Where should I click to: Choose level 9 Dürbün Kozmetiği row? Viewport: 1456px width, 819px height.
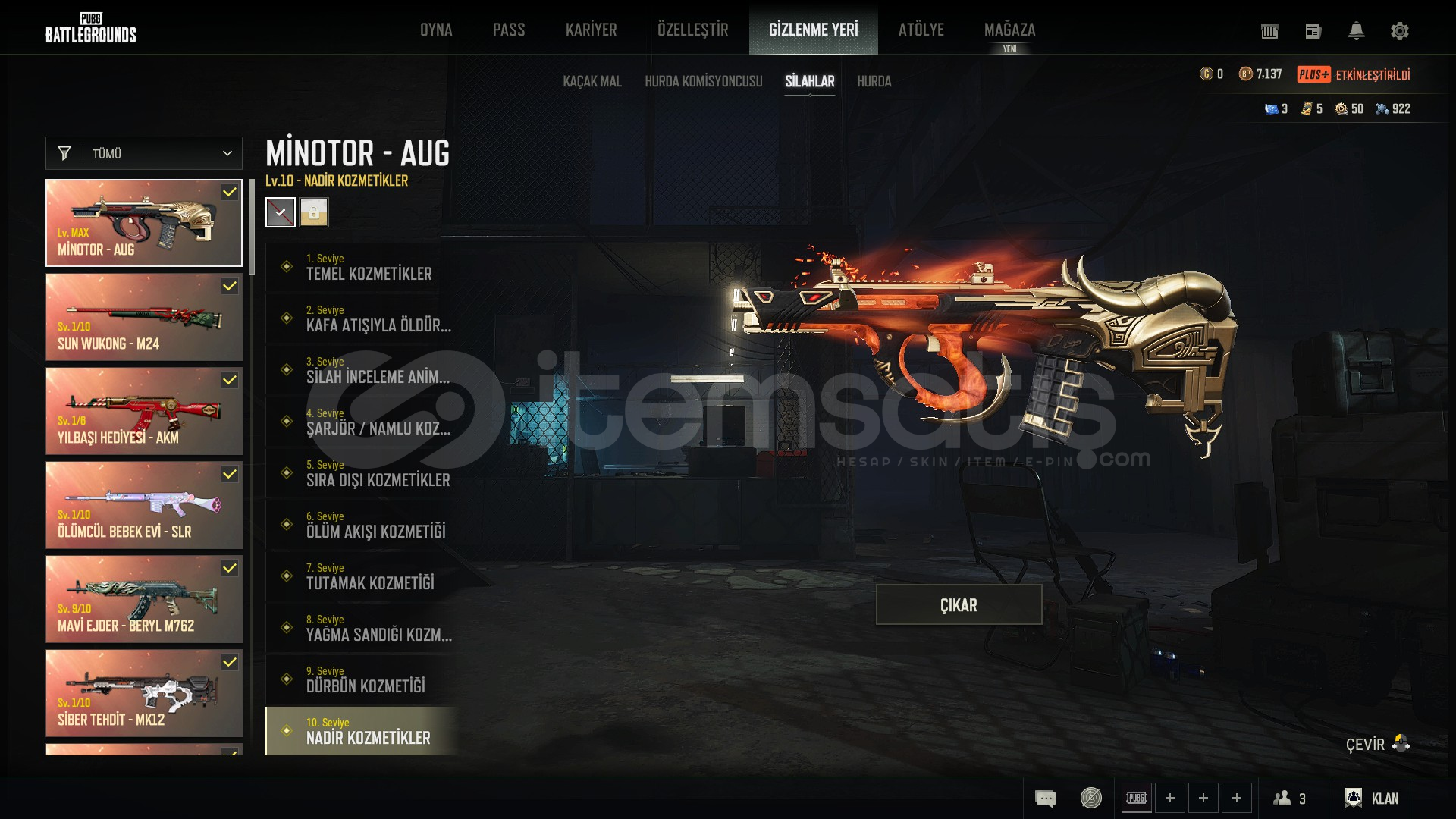362,679
